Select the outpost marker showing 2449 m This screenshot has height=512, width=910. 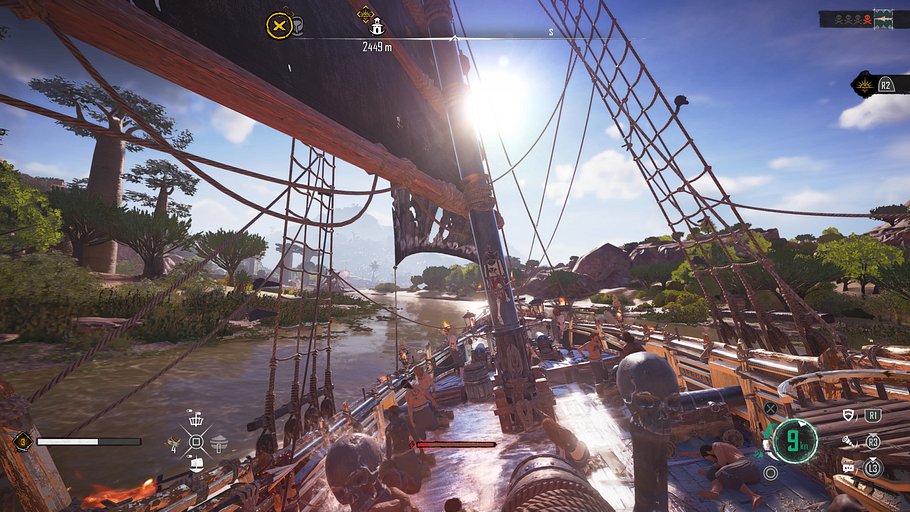tap(377, 28)
